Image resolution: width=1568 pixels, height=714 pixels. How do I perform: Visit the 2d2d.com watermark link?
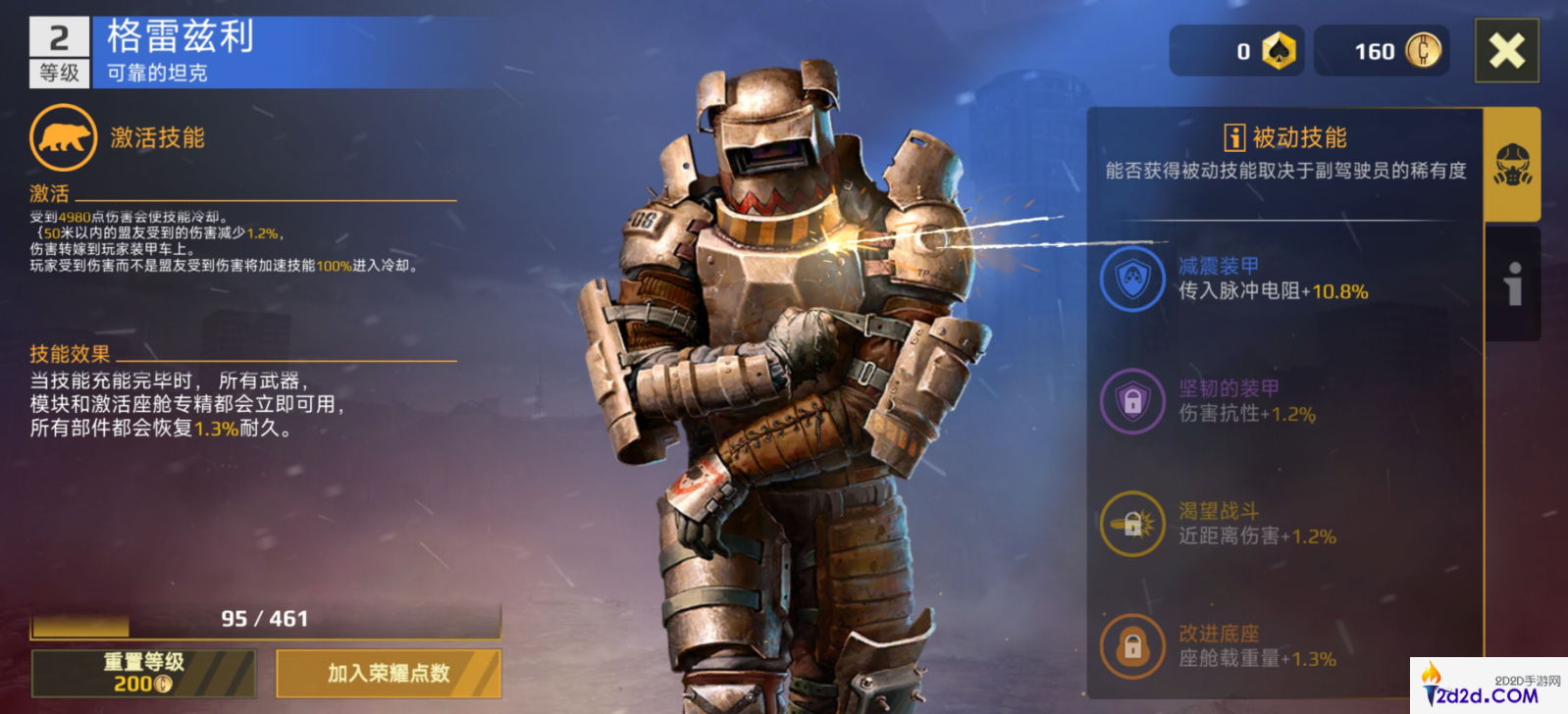click(x=1488, y=686)
